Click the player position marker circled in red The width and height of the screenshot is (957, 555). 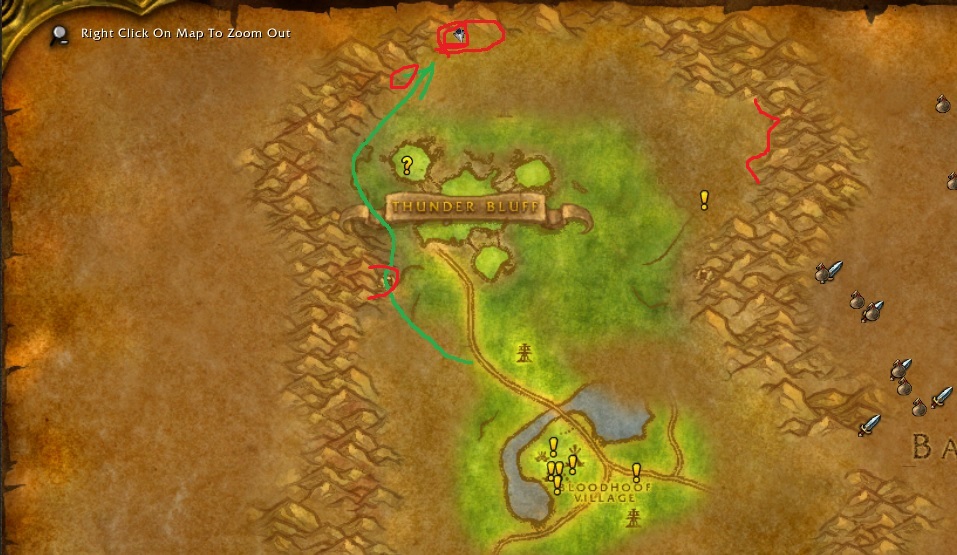tap(457, 36)
